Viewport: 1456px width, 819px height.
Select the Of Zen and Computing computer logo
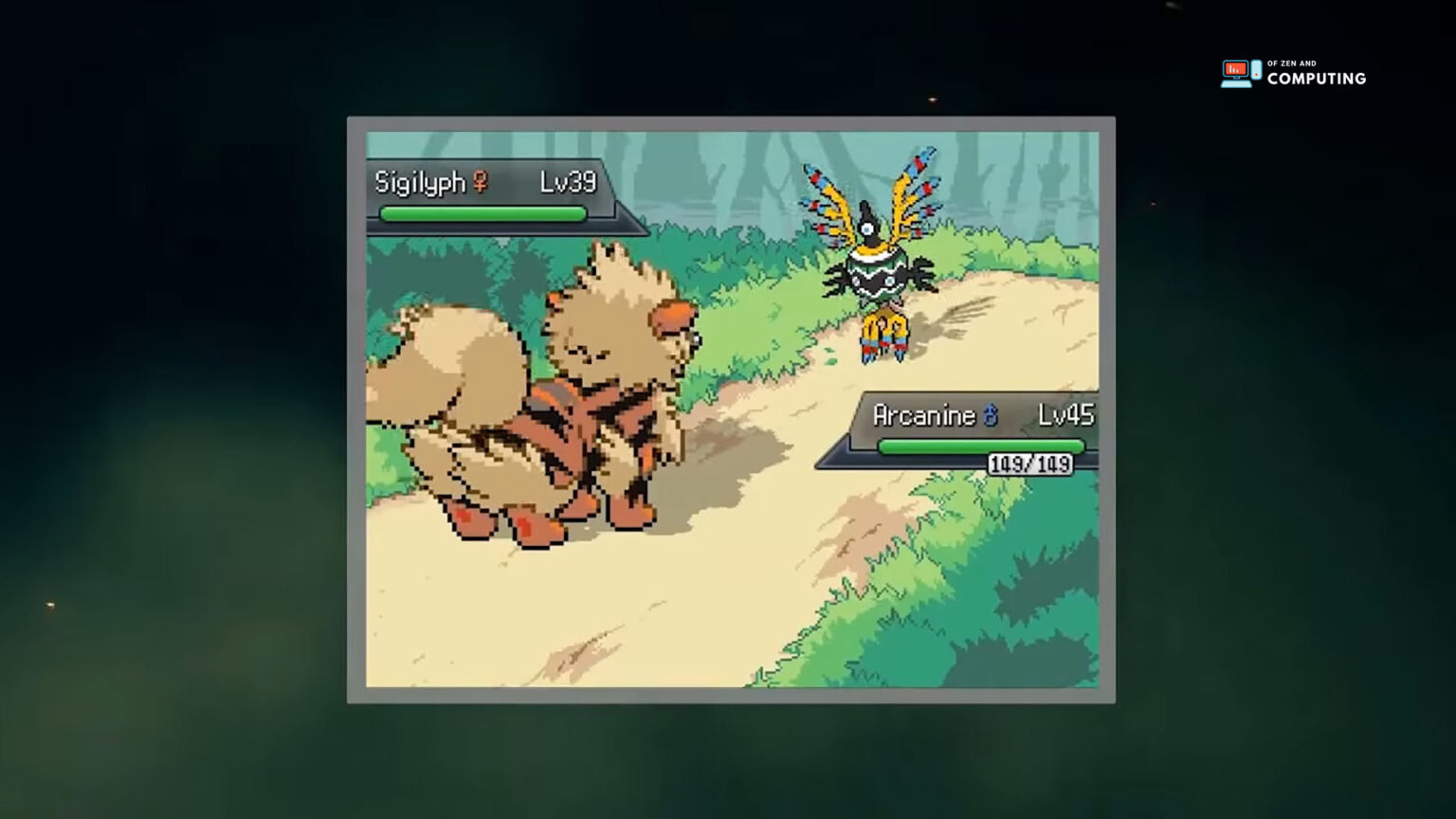click(x=1236, y=71)
